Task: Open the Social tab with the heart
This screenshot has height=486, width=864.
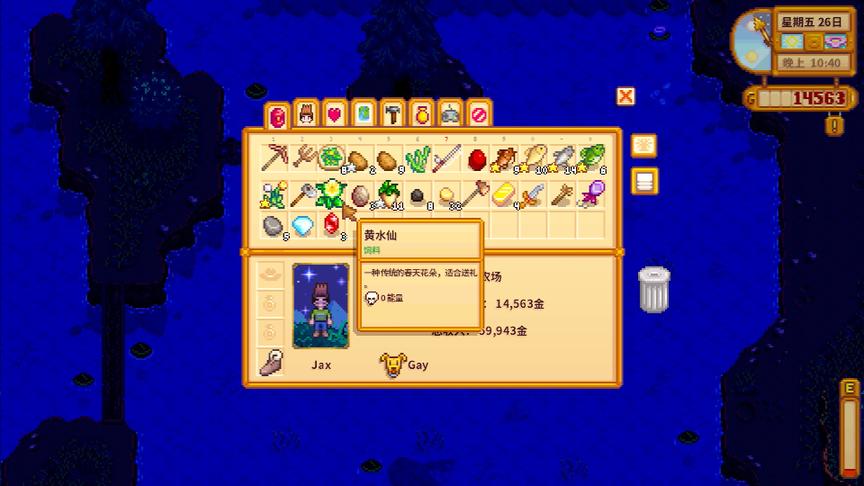Action: 335,115
